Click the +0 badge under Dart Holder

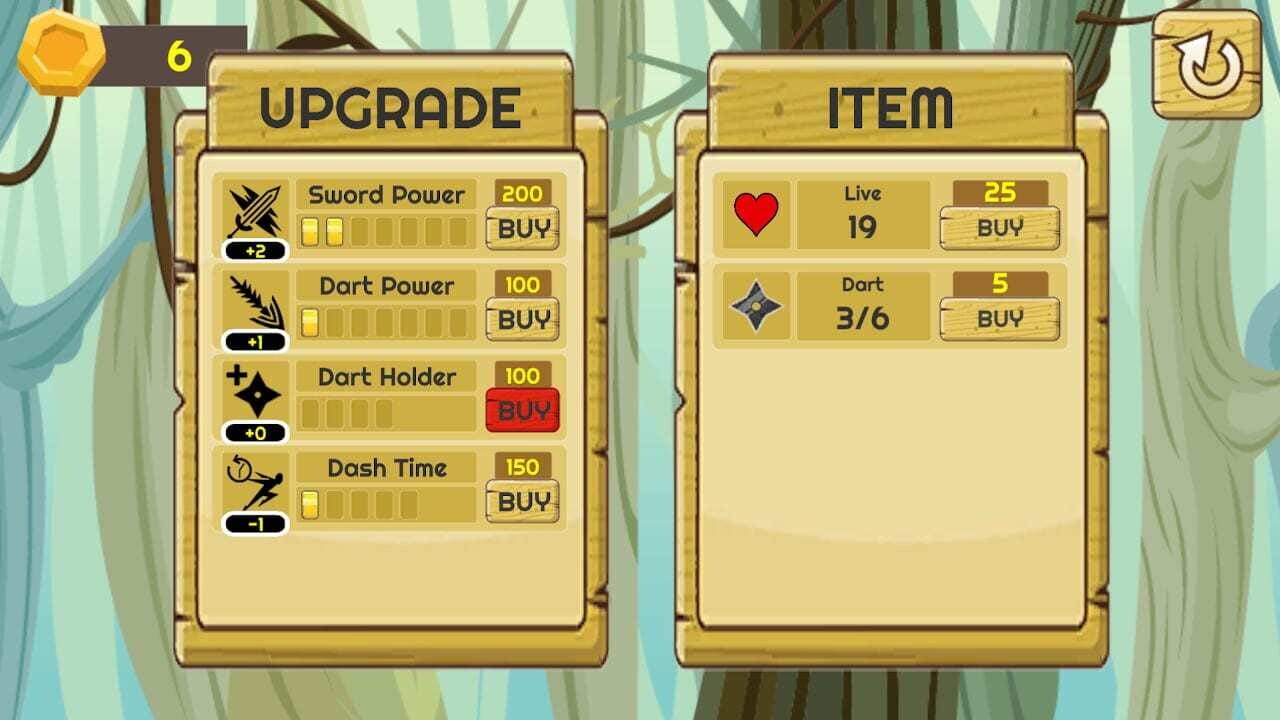coord(257,432)
